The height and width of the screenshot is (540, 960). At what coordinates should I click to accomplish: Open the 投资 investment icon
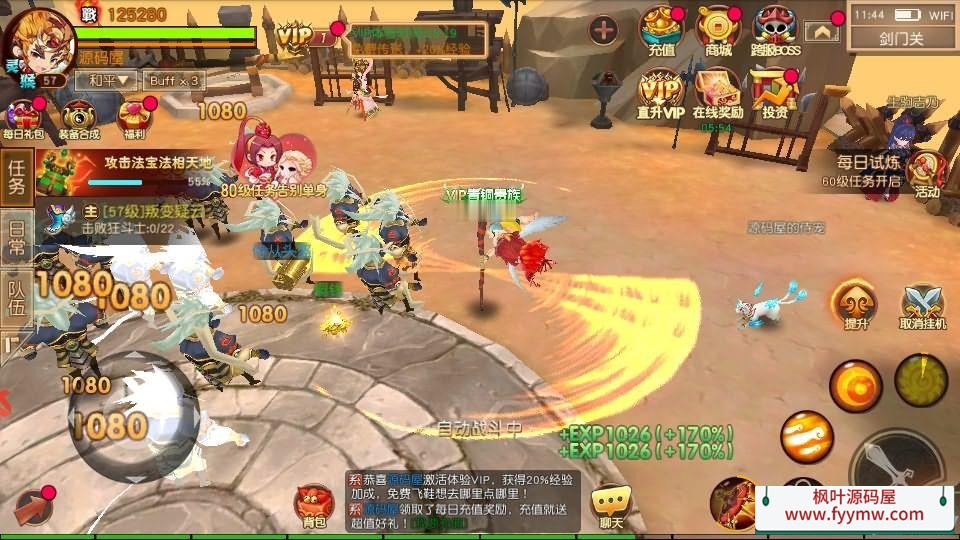774,93
